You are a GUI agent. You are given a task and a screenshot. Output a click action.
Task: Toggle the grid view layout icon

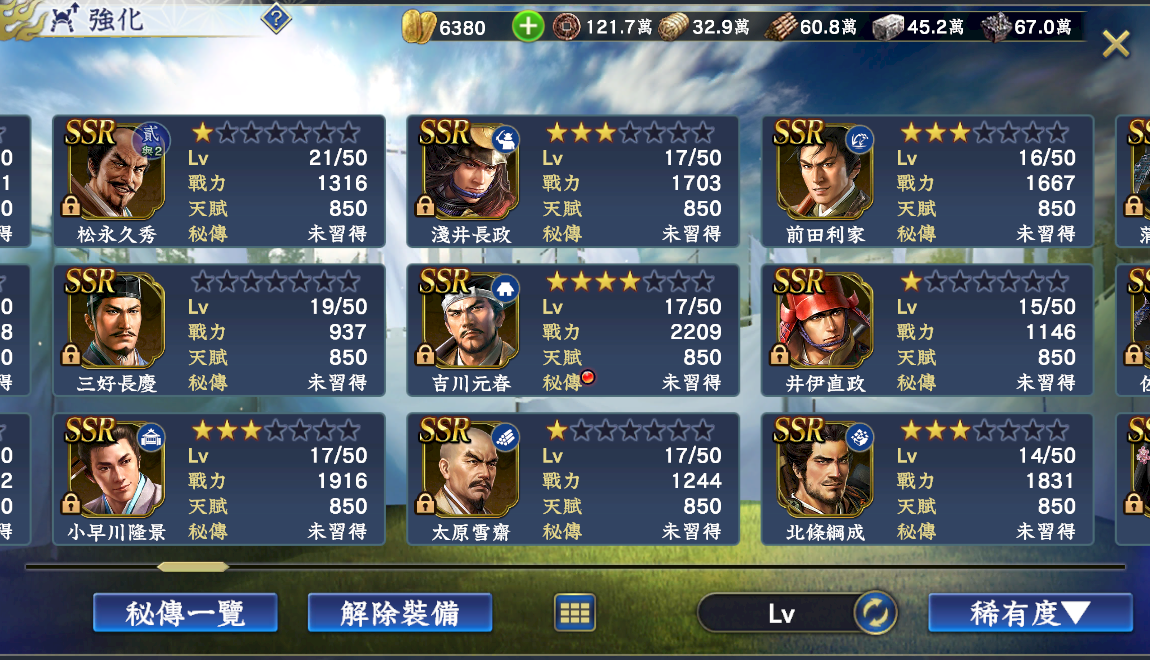(x=575, y=612)
